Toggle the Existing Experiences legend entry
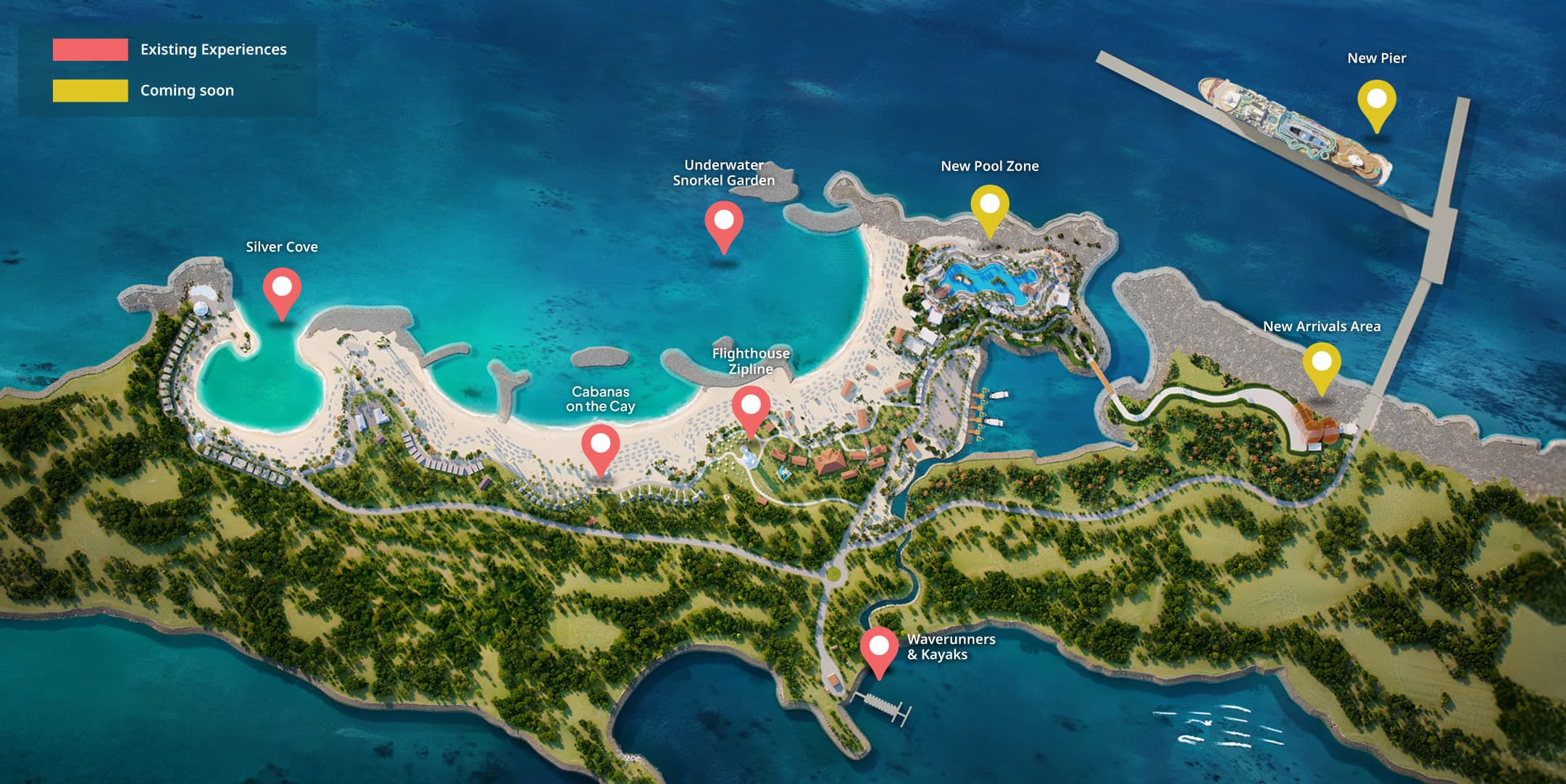 (x=170, y=49)
